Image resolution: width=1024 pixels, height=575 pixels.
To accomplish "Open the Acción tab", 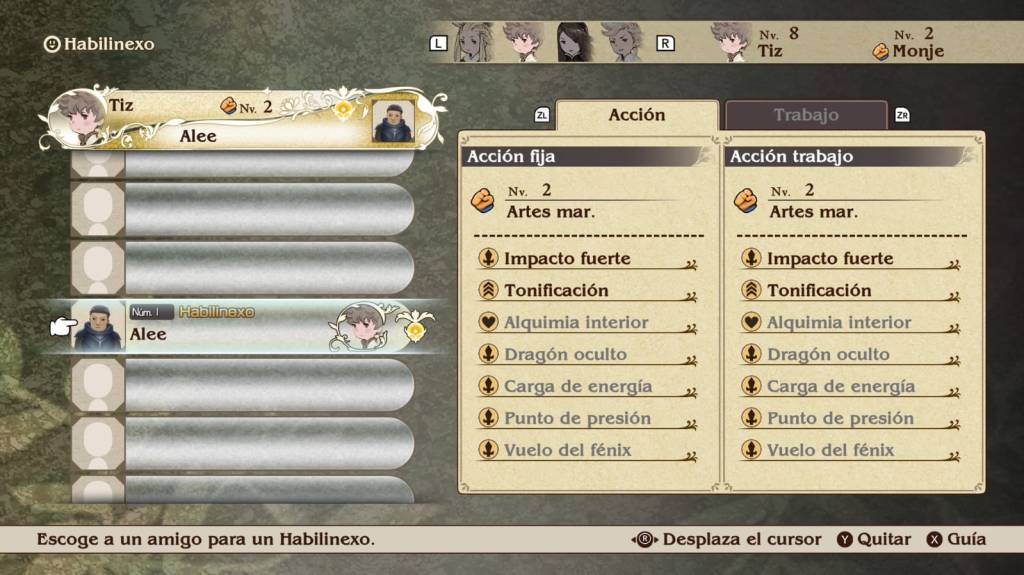I will point(637,116).
